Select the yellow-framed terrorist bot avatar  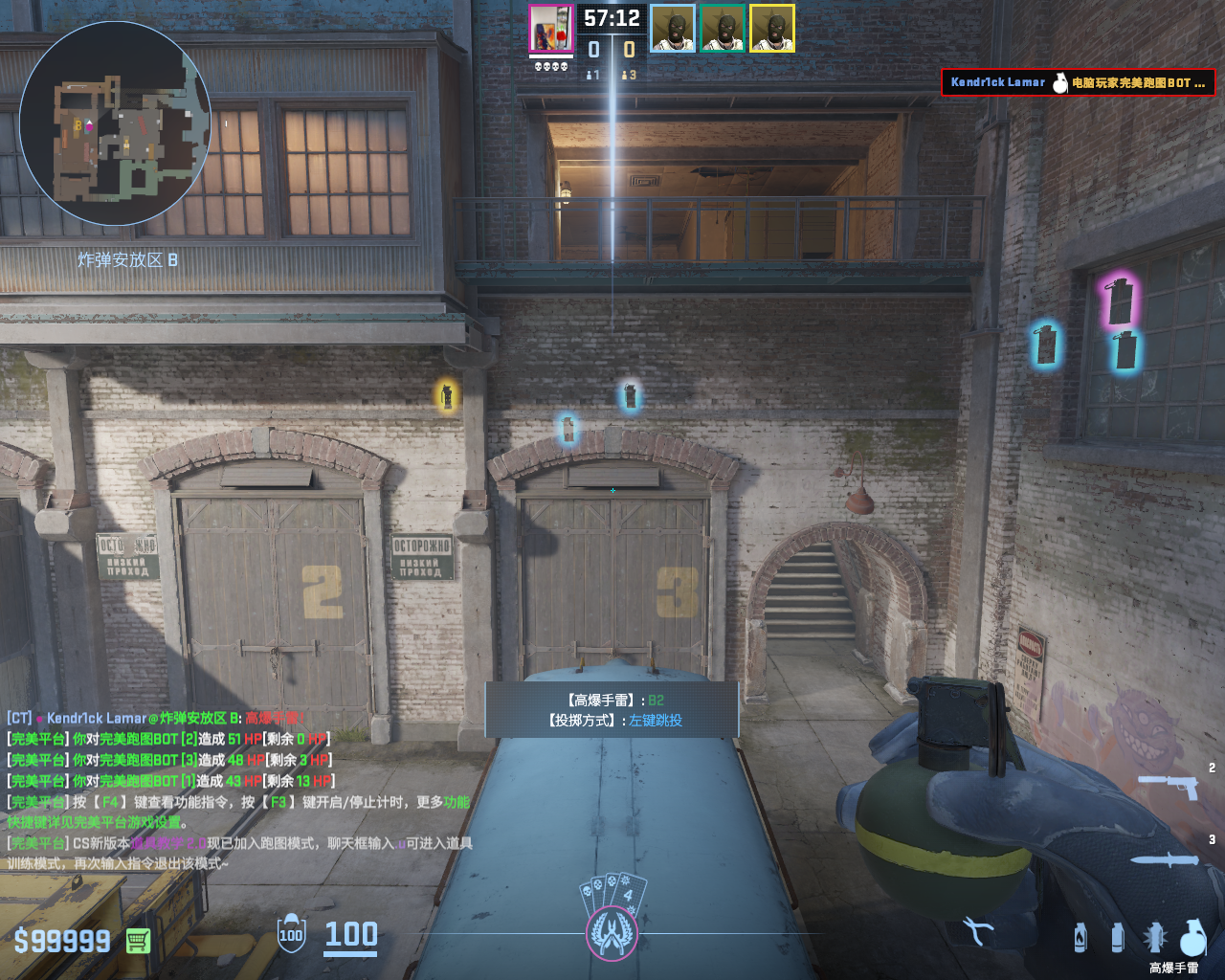[772, 29]
